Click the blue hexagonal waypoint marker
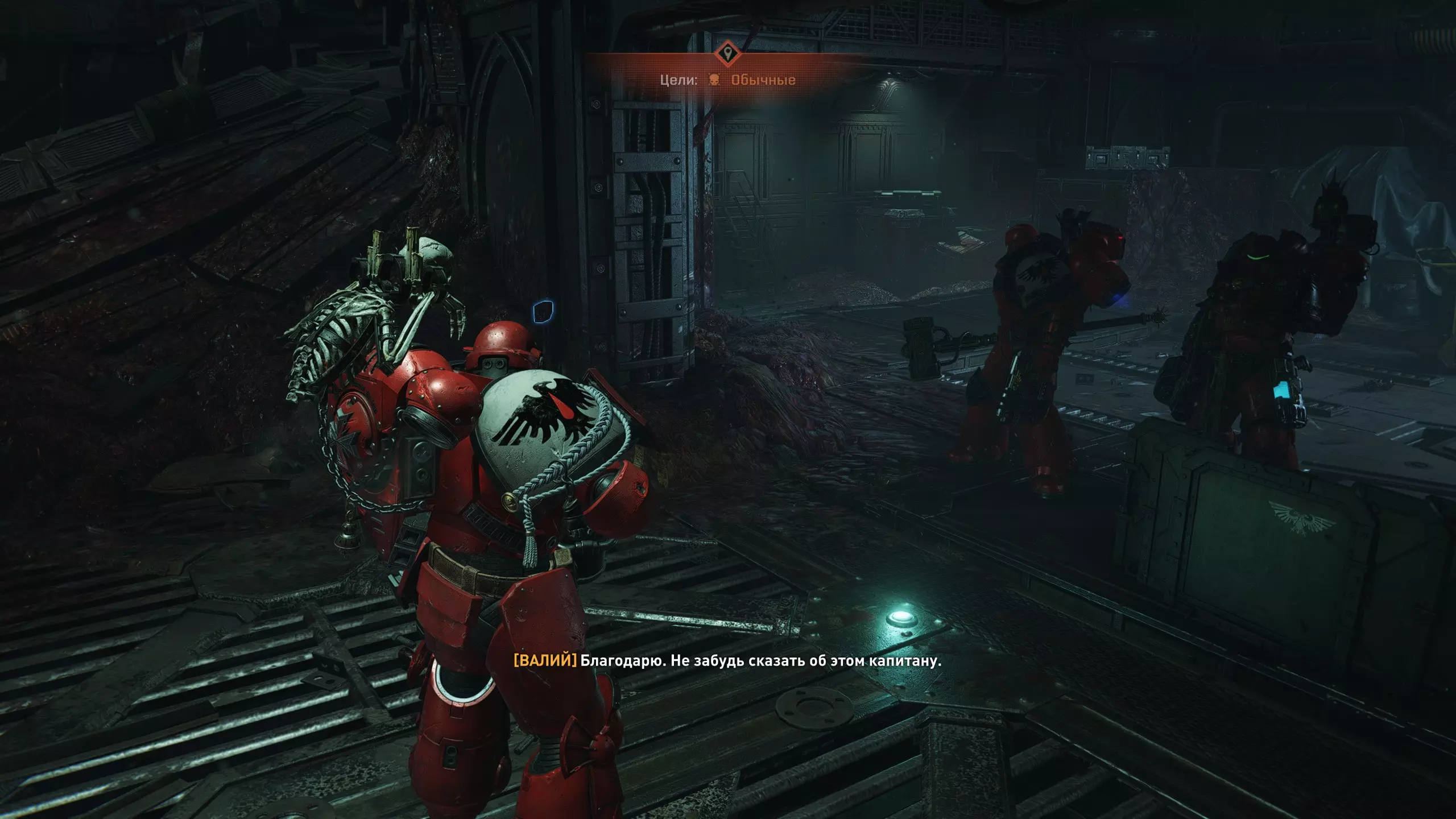Viewport: 1456px width, 819px height. 543,312
